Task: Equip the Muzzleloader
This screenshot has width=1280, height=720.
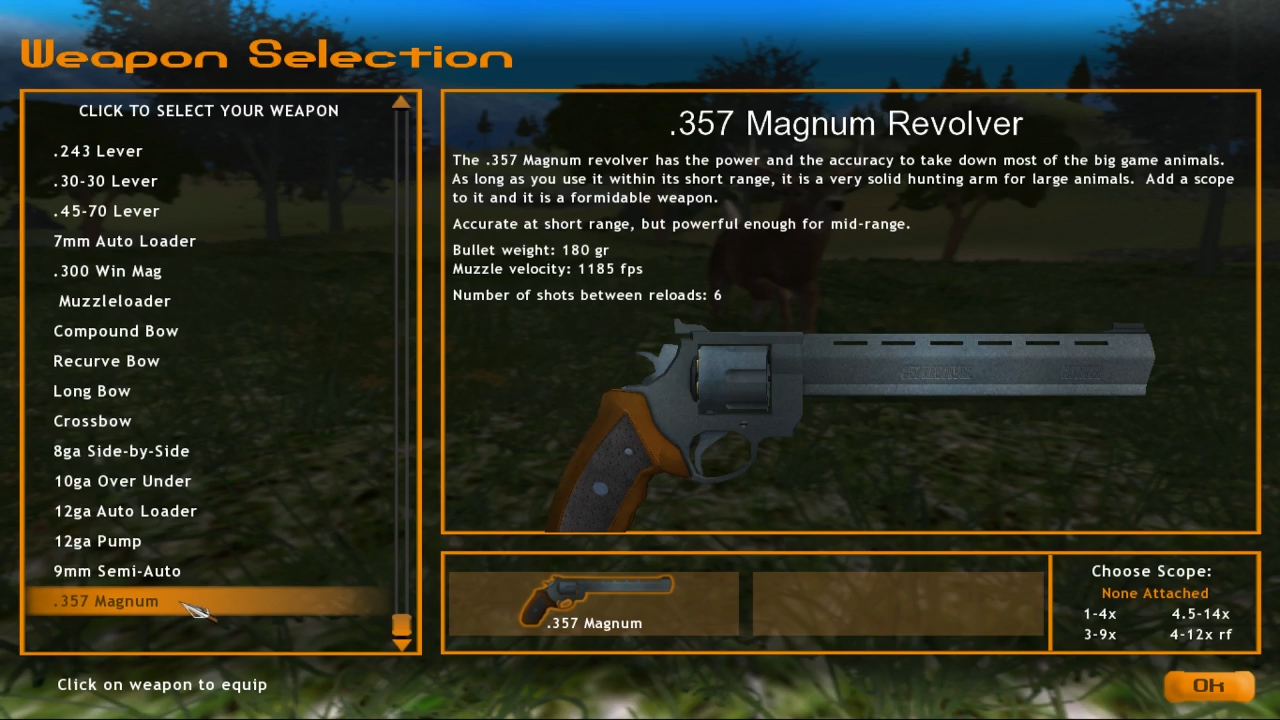Action: [114, 300]
